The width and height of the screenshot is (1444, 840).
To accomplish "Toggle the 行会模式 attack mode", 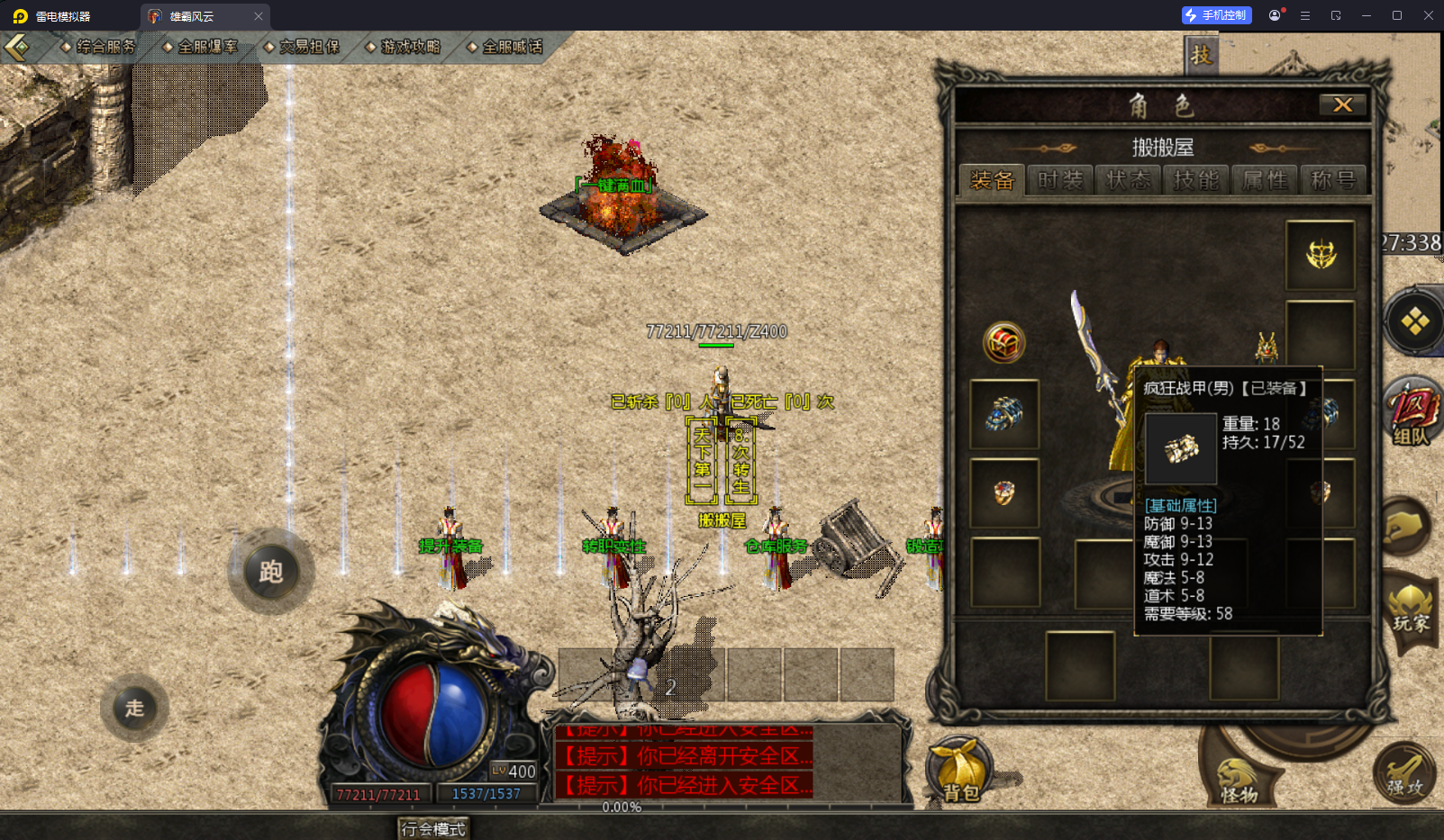I will coord(433,828).
